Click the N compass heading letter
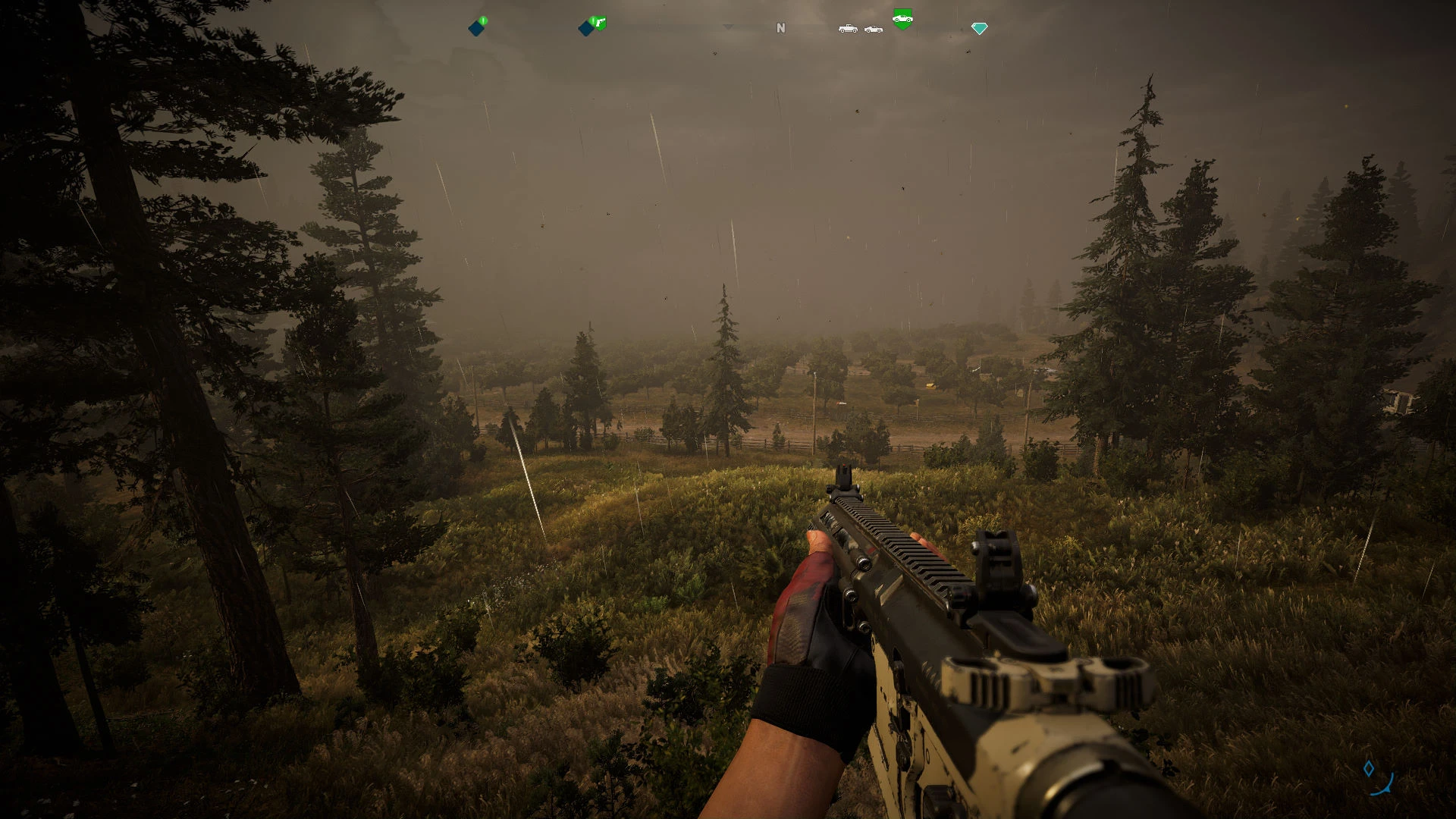This screenshot has height=819, width=1456. click(x=780, y=27)
